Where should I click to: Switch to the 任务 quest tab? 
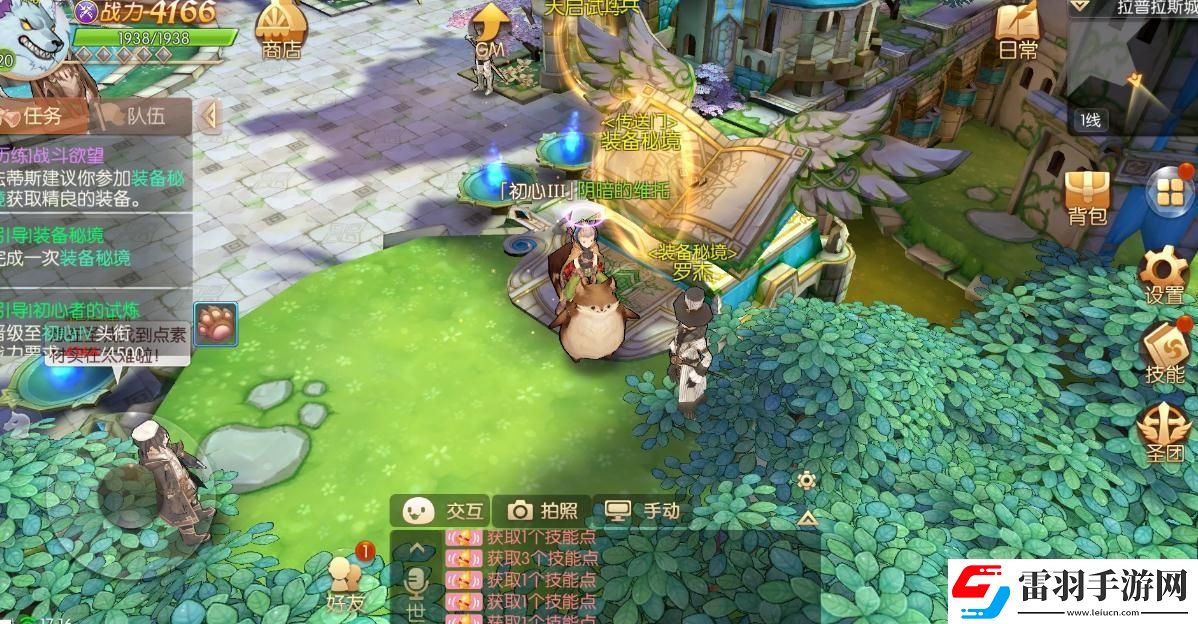click(42, 116)
